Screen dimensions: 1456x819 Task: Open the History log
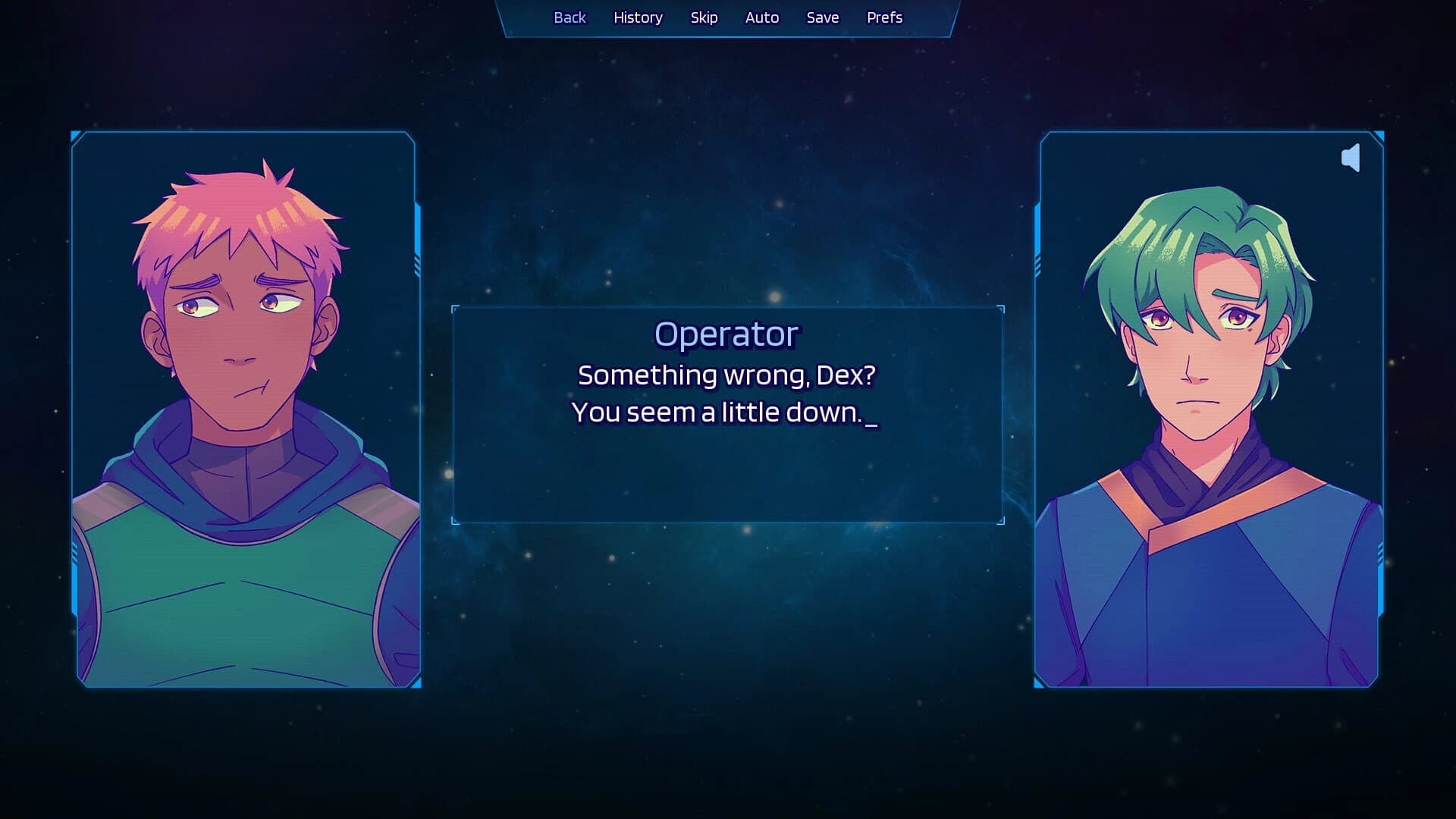tap(637, 17)
